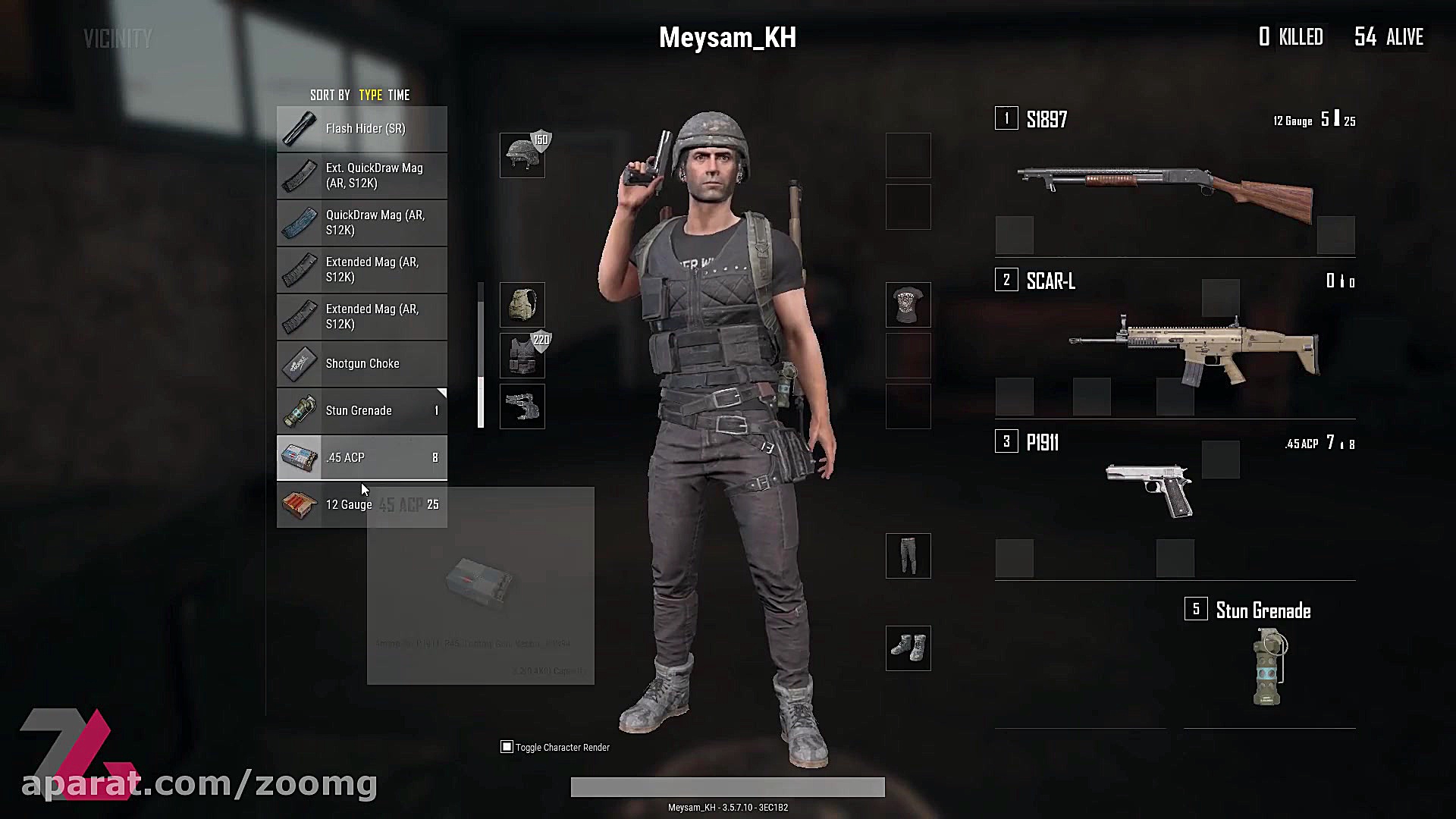Enable Toggle Character Render checkbox
The width and height of the screenshot is (1456, 819).
pyautogui.click(x=506, y=747)
